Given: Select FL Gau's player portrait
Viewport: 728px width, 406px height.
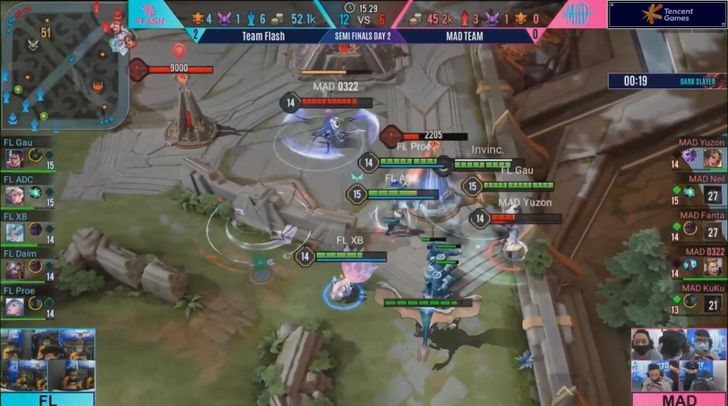Looking at the screenshot, I should point(16,158).
